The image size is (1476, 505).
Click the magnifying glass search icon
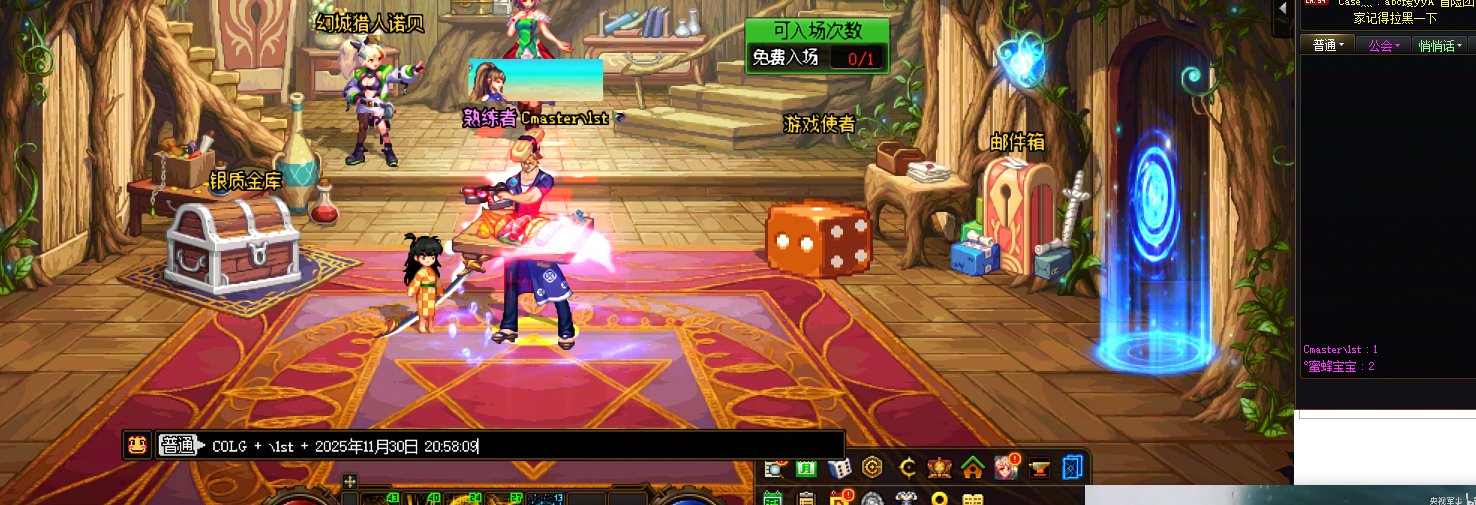click(775, 467)
